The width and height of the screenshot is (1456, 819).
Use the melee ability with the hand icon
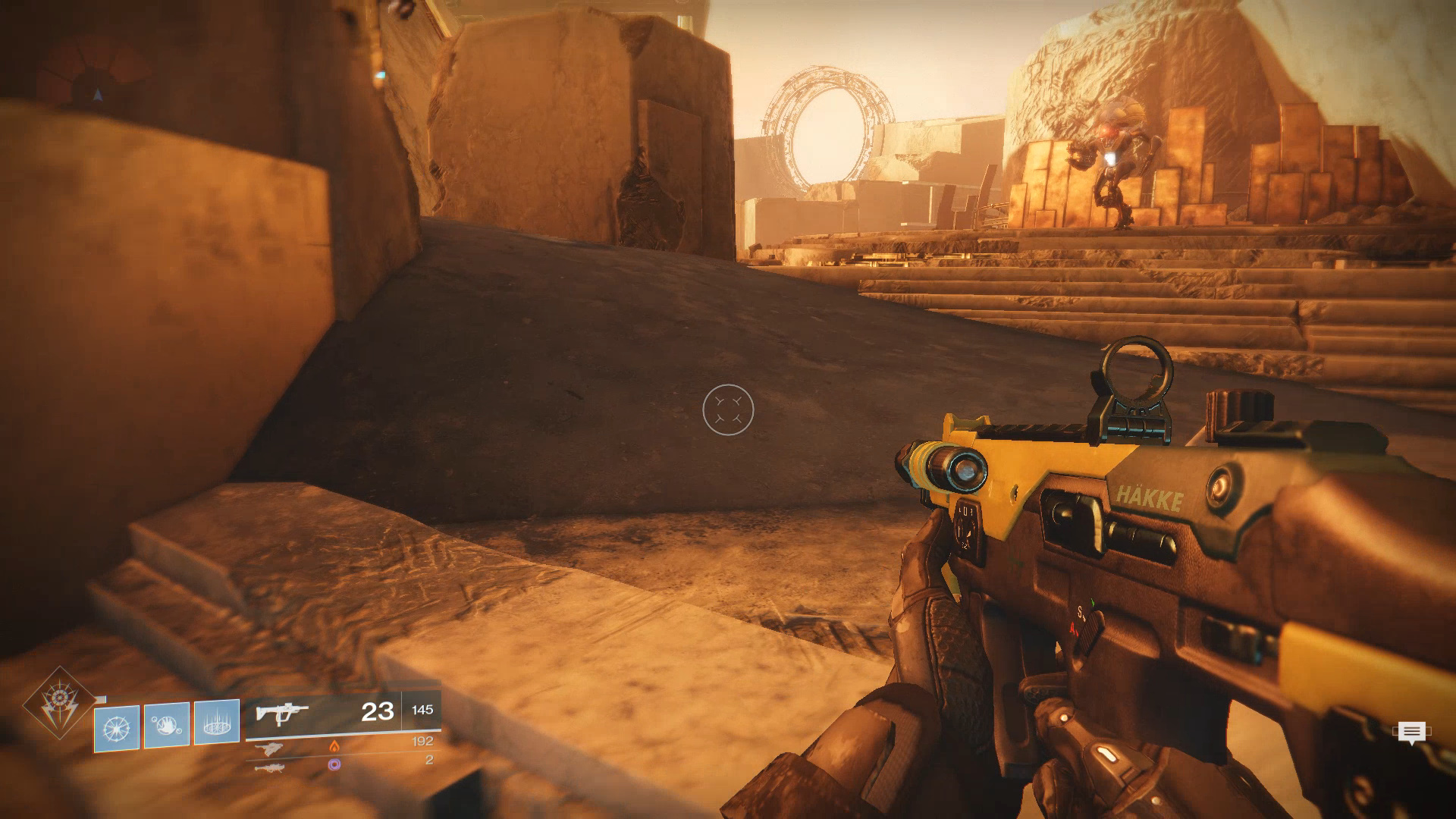pos(167,725)
